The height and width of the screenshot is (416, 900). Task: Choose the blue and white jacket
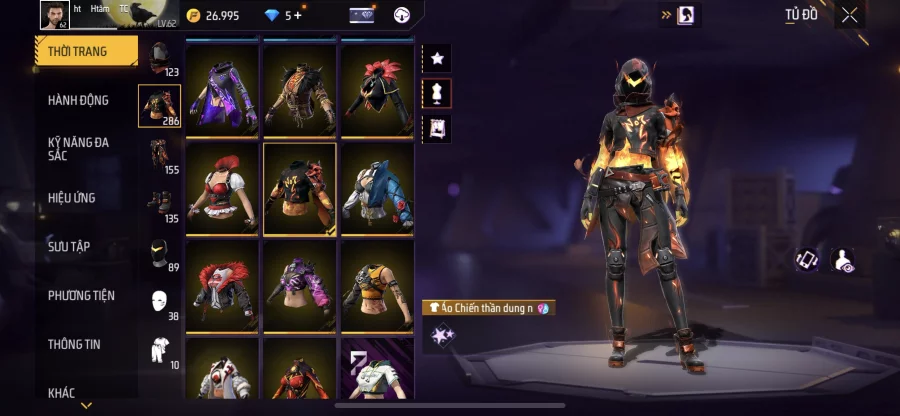point(378,188)
